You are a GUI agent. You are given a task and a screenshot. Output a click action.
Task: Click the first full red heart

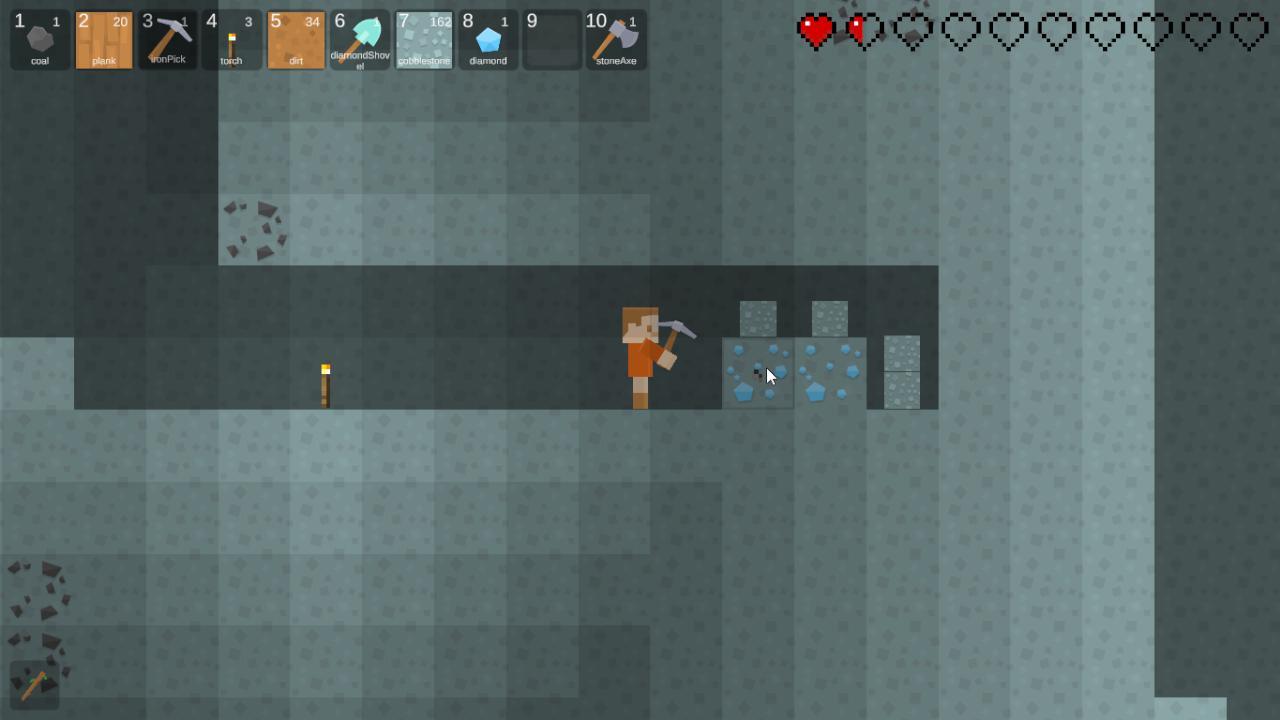pyautogui.click(x=815, y=30)
